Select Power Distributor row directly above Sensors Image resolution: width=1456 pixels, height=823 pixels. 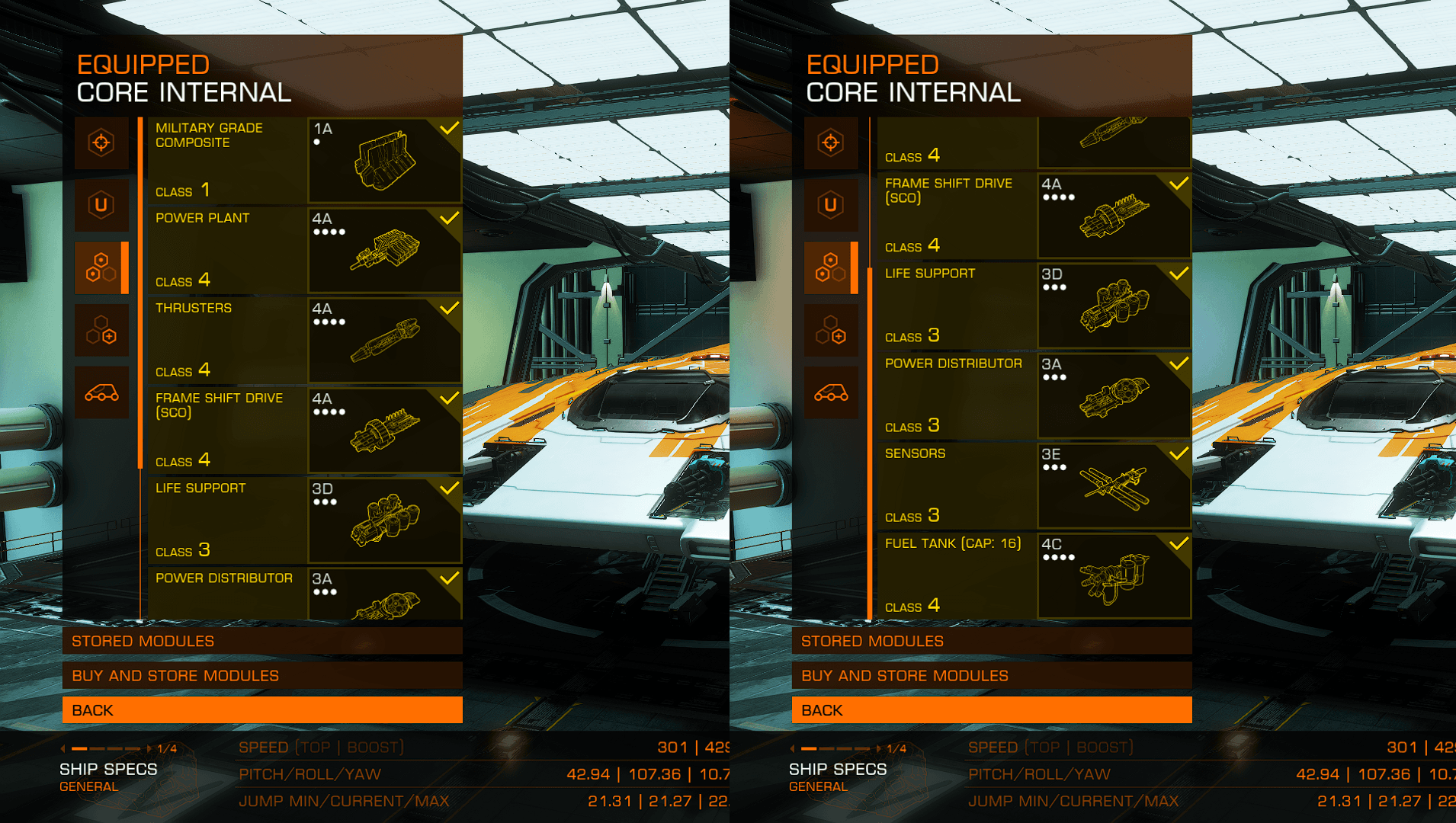pyautogui.click(x=1034, y=395)
